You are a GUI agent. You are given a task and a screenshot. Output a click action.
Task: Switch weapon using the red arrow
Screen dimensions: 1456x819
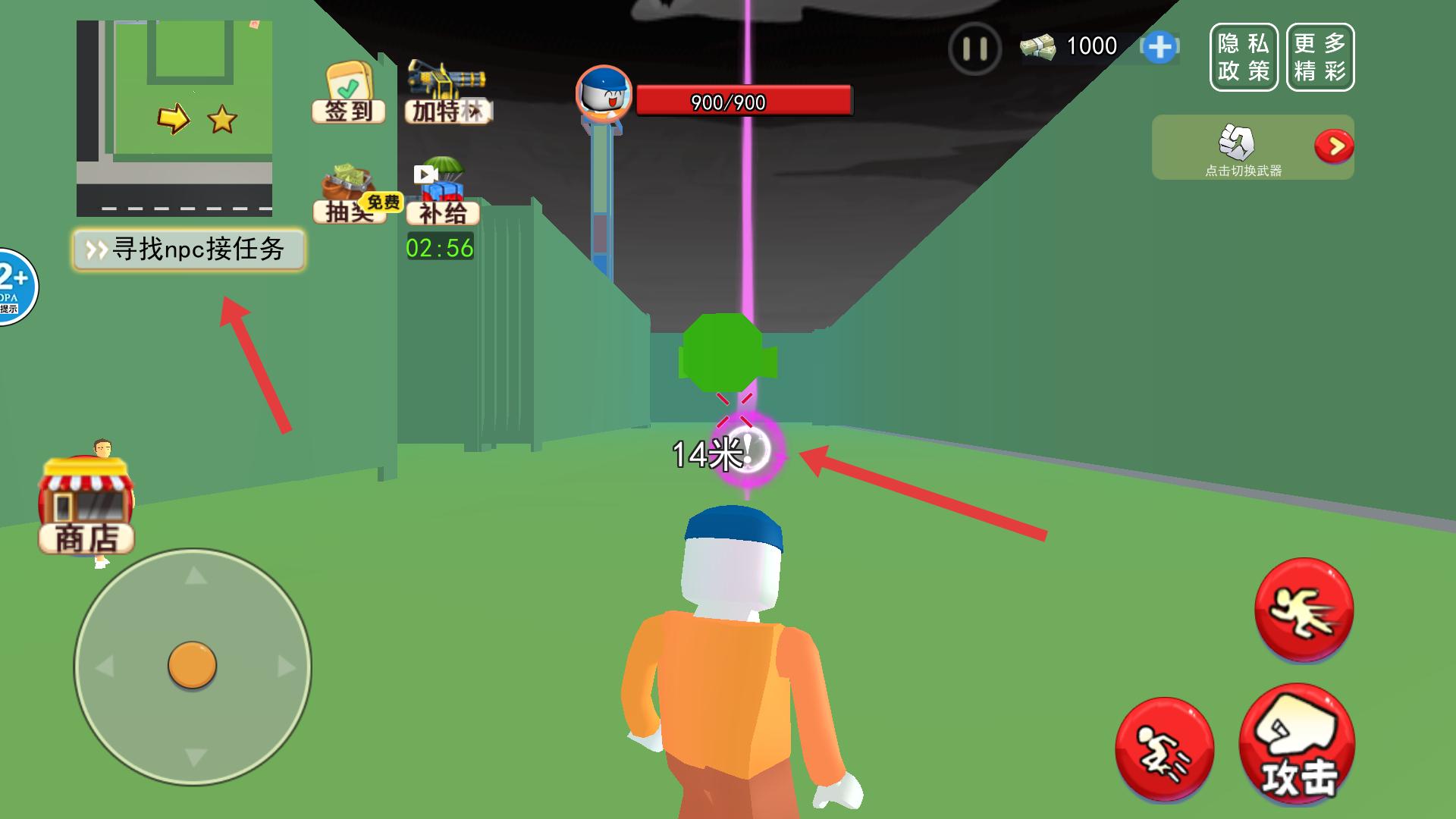click(x=1334, y=146)
